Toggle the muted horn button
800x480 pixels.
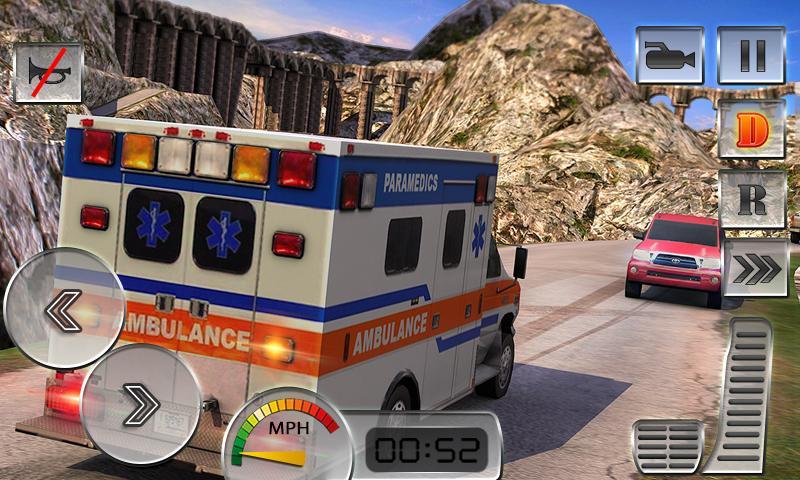(x=48, y=72)
